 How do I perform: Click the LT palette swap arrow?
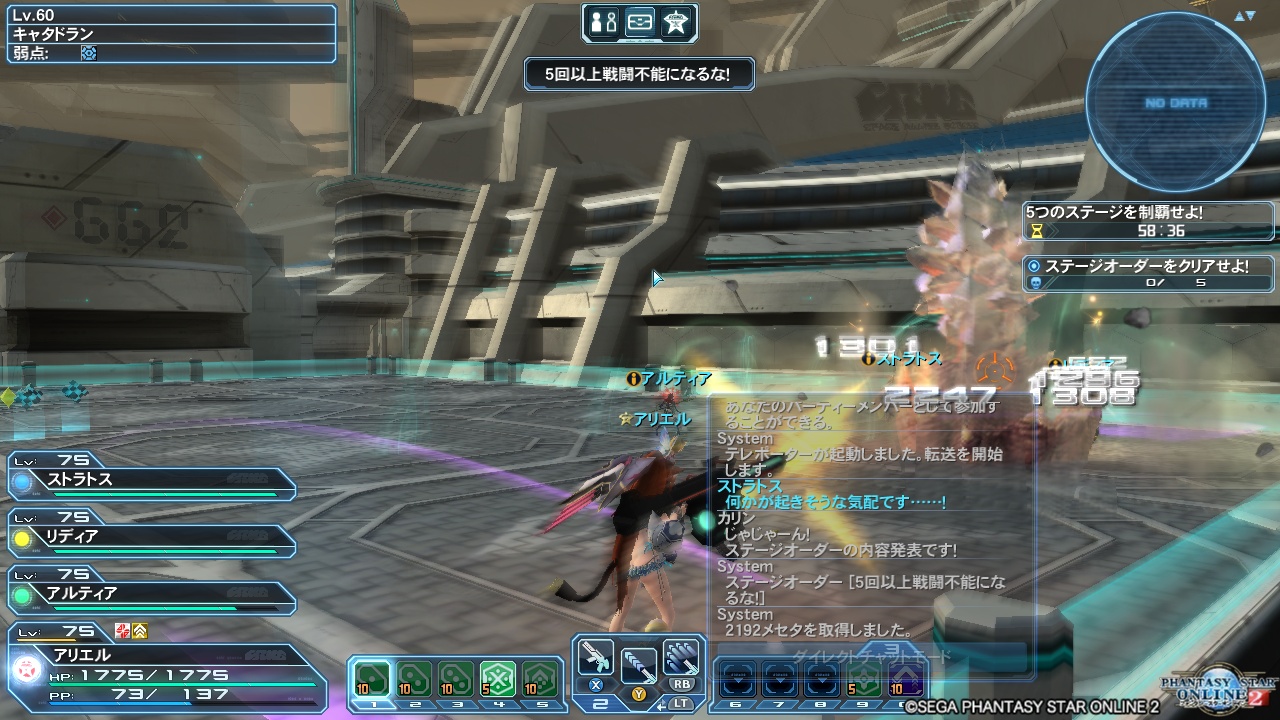point(661,705)
